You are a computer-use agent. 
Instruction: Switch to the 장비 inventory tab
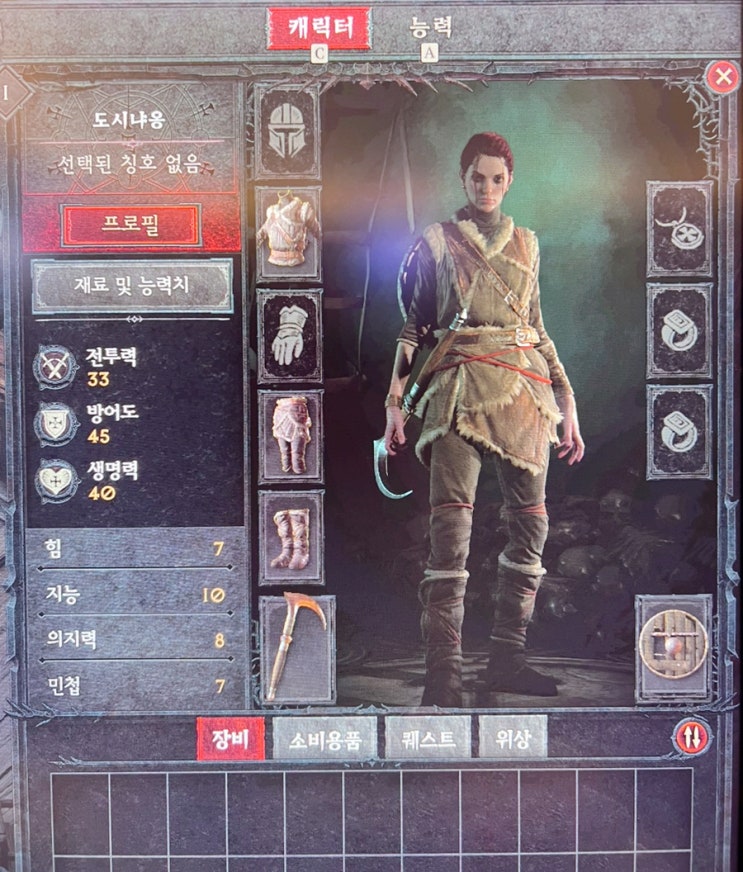coord(230,740)
